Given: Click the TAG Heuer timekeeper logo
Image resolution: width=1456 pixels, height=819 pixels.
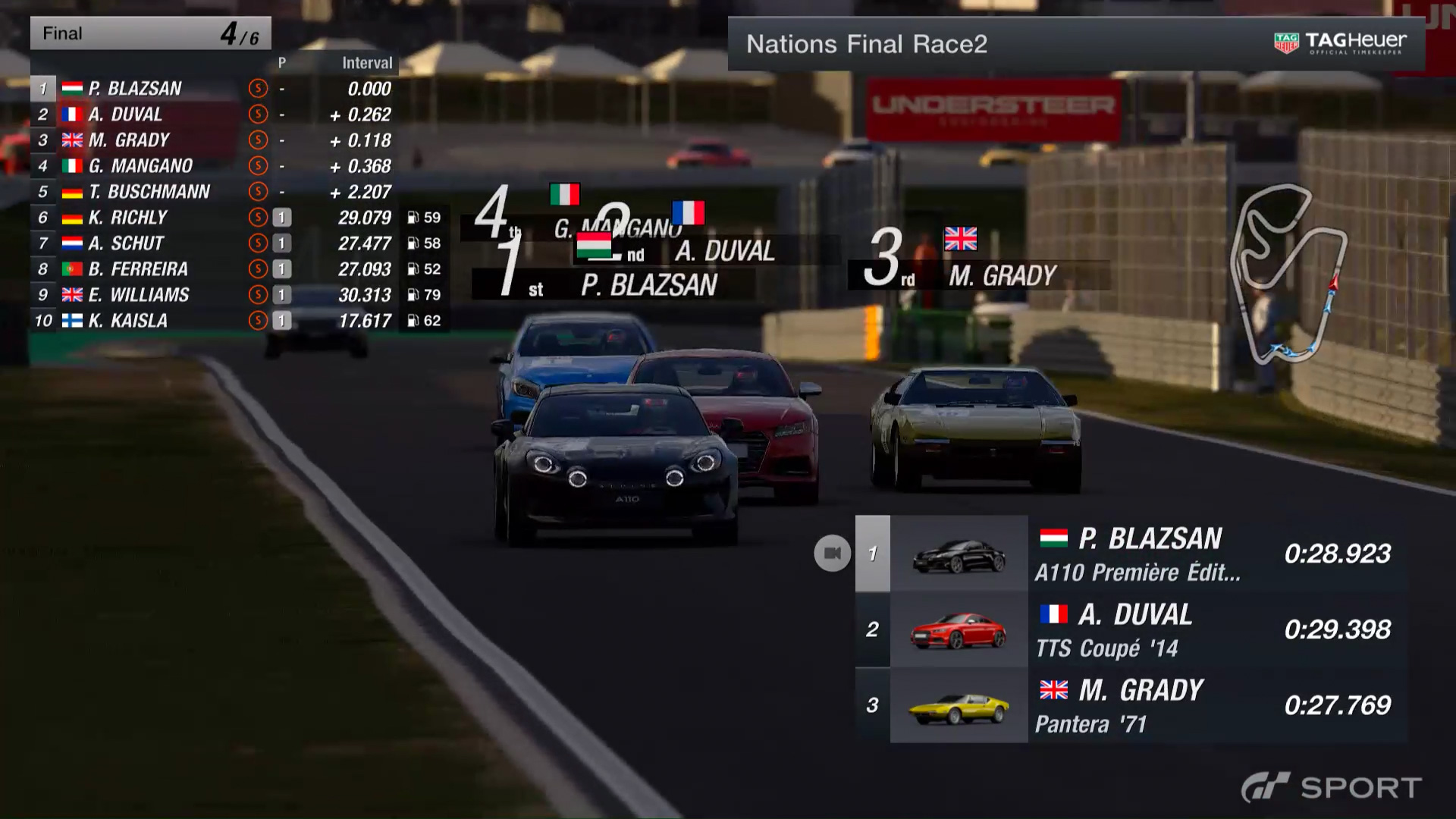Looking at the screenshot, I should [x=1340, y=43].
